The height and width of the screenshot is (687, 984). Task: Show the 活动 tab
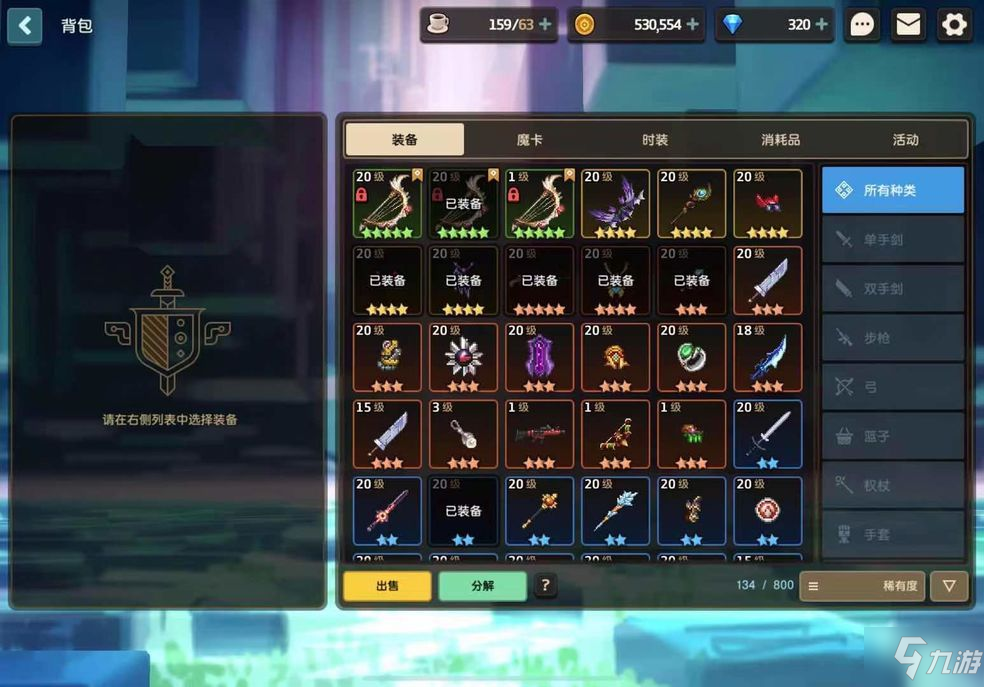[x=905, y=140]
